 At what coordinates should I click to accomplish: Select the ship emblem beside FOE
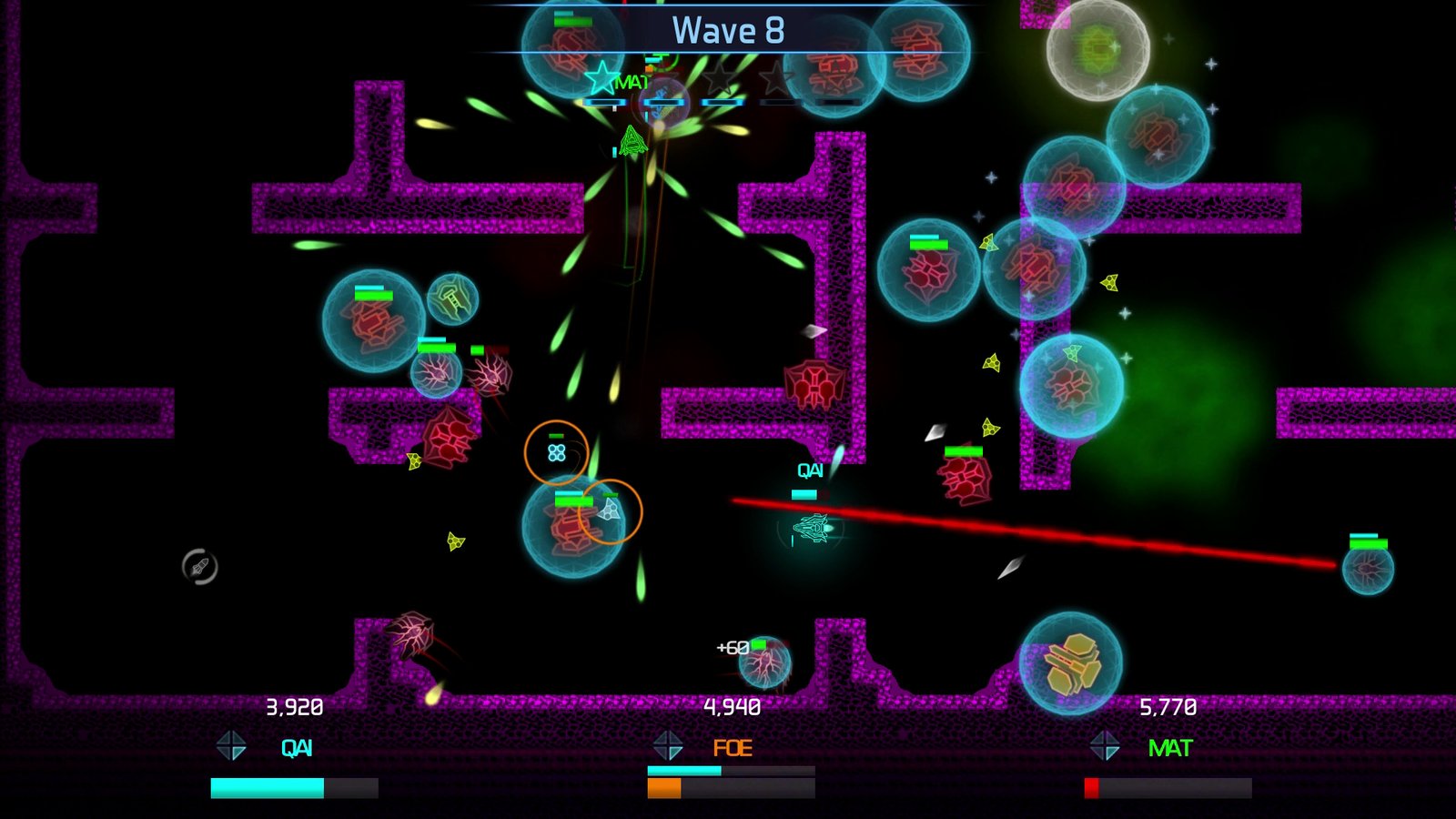[668, 746]
